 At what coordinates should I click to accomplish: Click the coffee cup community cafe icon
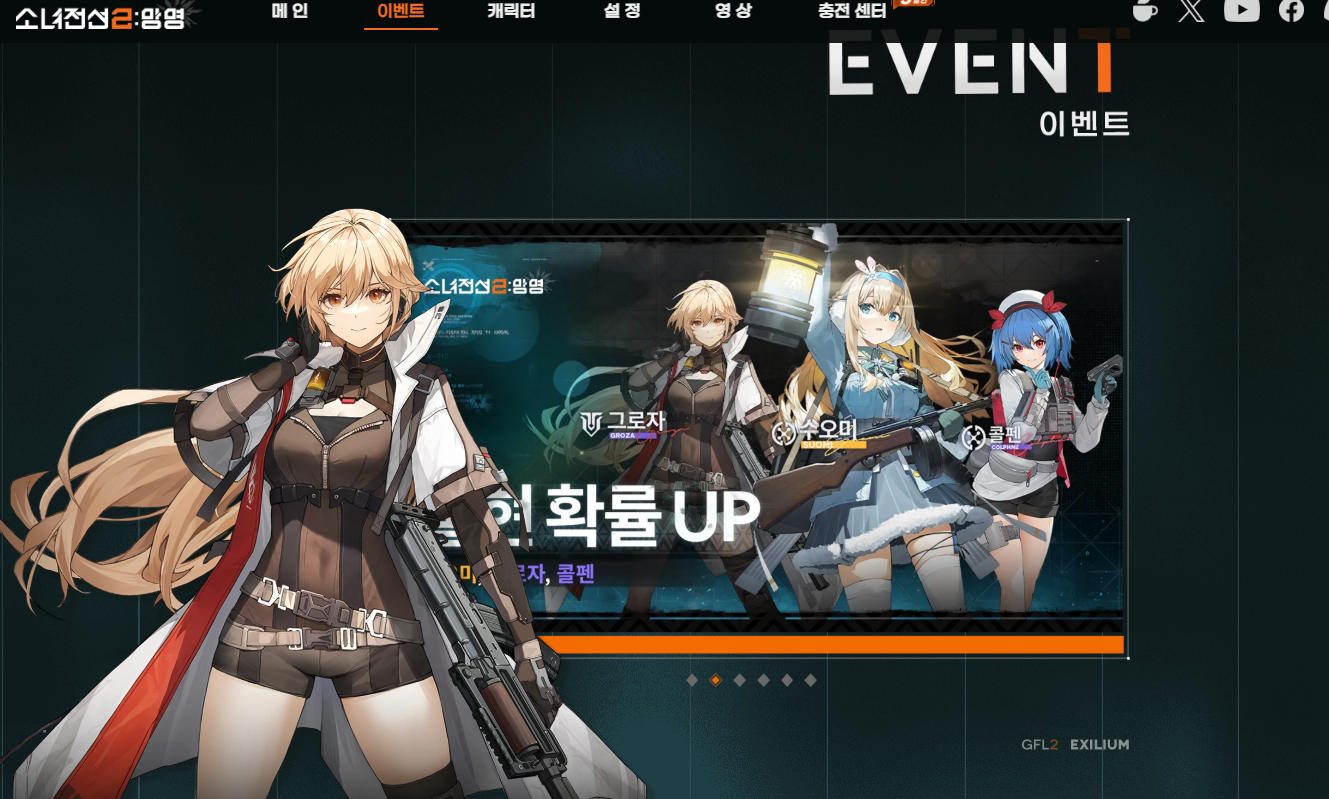coord(1146,12)
